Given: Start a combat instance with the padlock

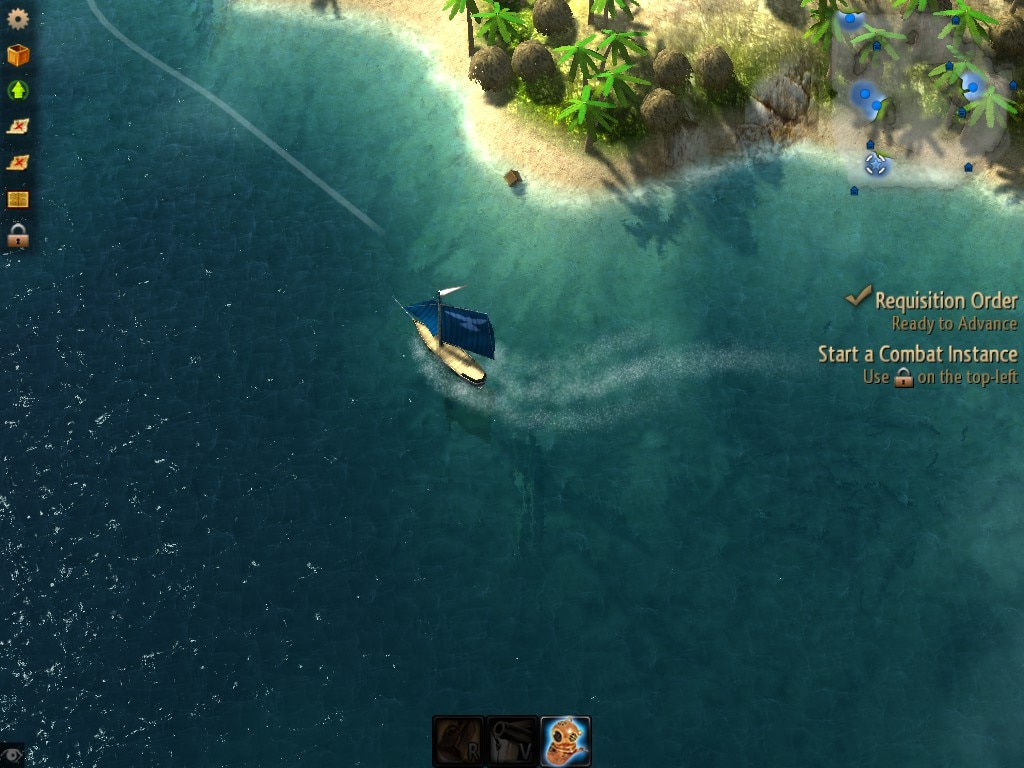Looking at the screenshot, I should pyautogui.click(x=18, y=237).
